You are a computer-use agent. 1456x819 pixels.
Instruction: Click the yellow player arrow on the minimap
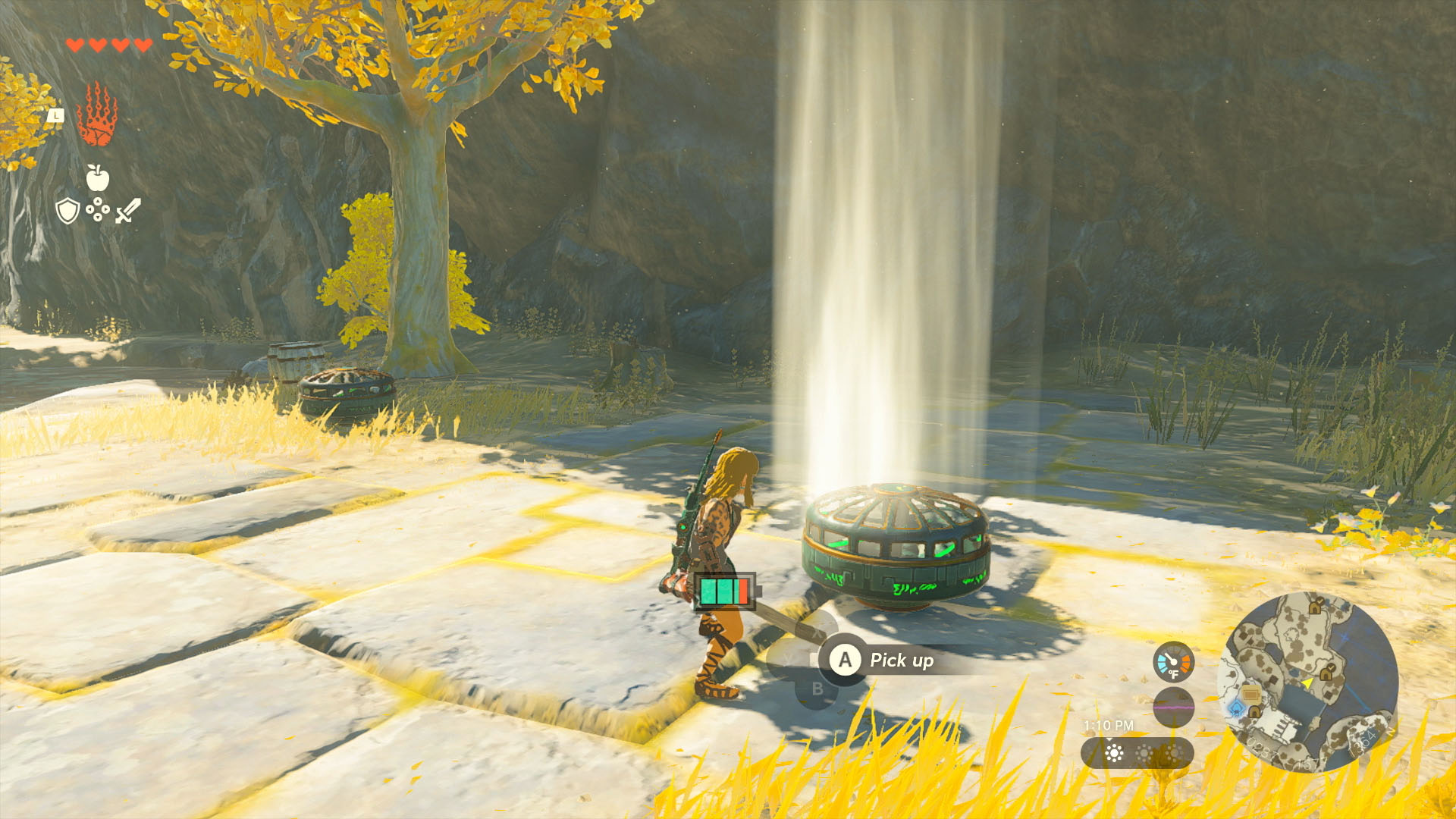pos(1307,684)
